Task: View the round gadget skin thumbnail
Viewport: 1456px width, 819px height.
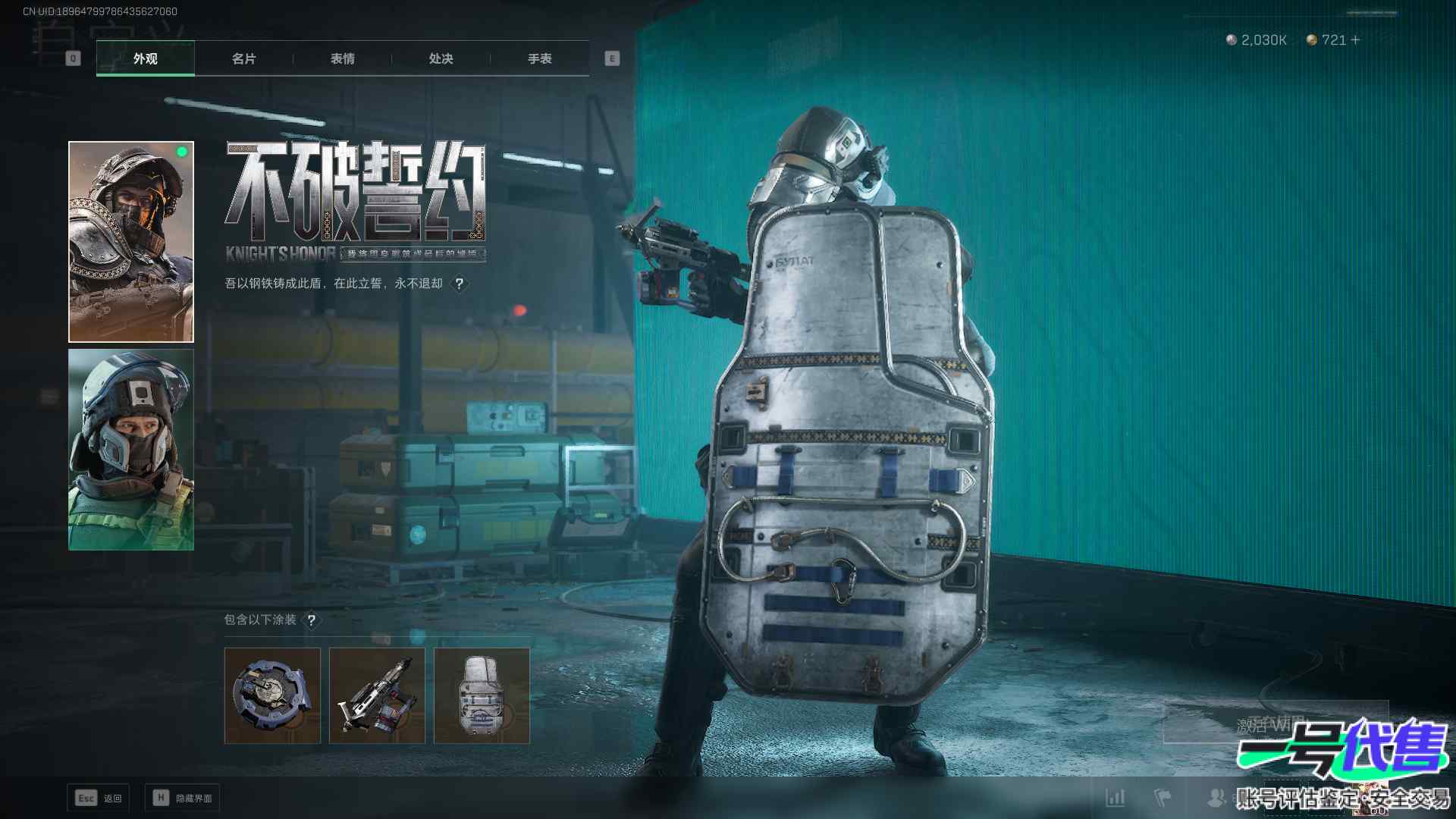Action: pos(272,695)
